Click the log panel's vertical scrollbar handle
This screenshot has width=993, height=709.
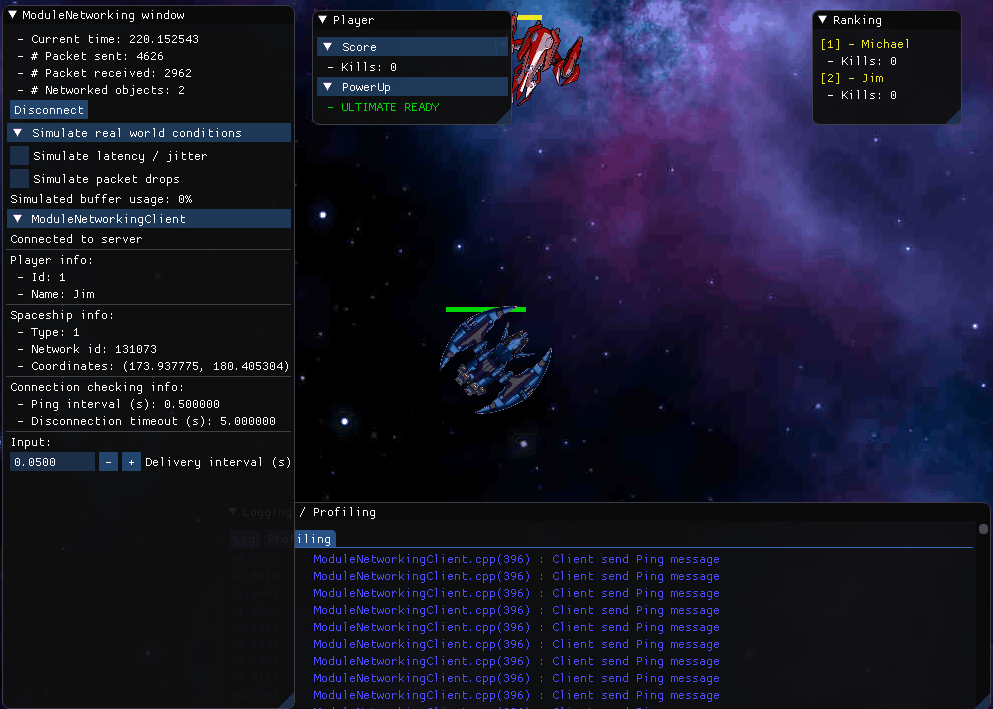click(x=983, y=529)
